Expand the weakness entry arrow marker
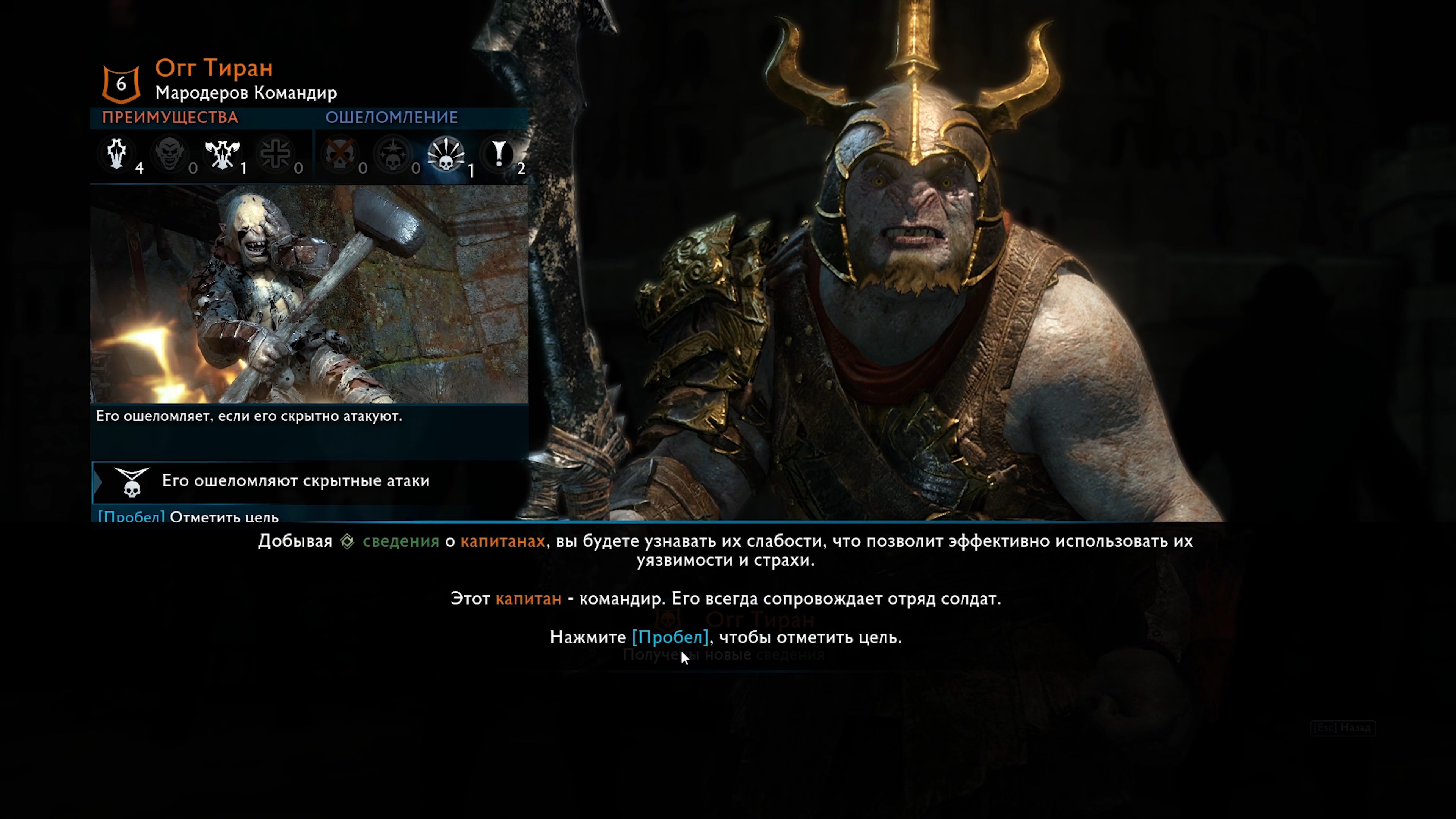Image resolution: width=1456 pixels, height=819 pixels. coord(97,482)
